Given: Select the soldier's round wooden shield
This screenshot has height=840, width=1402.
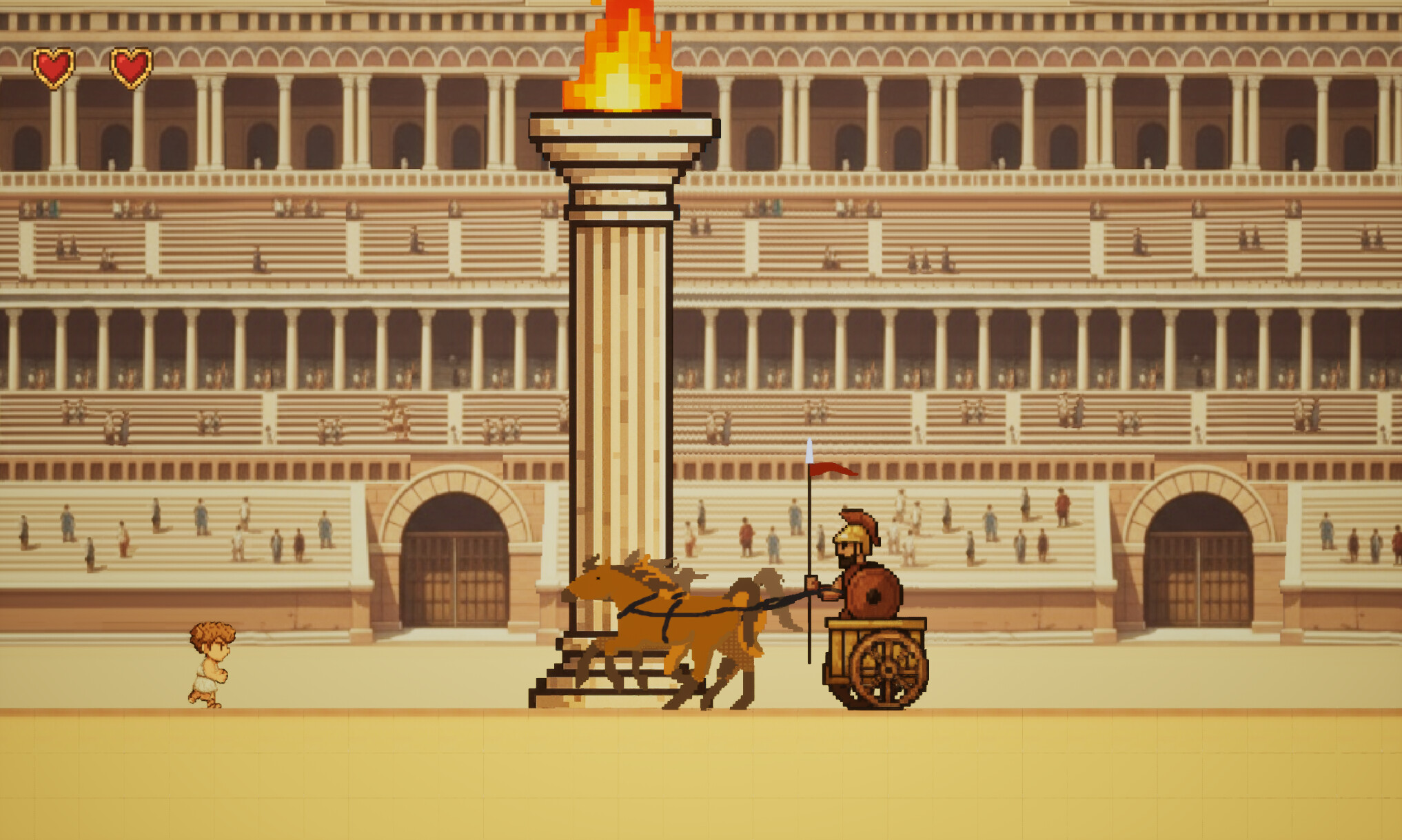Looking at the screenshot, I should [873, 594].
